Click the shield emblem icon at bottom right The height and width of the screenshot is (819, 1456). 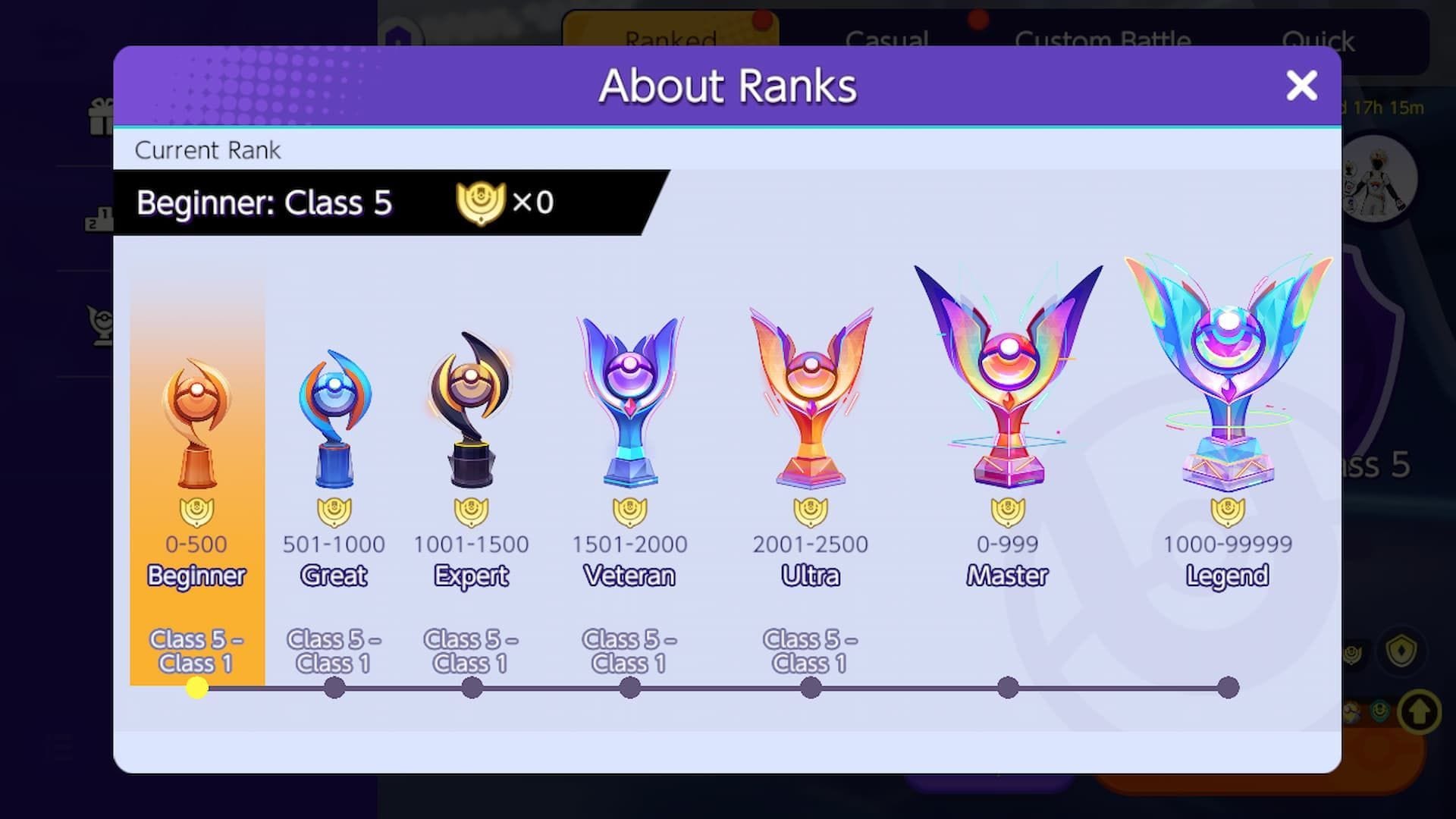(1401, 650)
